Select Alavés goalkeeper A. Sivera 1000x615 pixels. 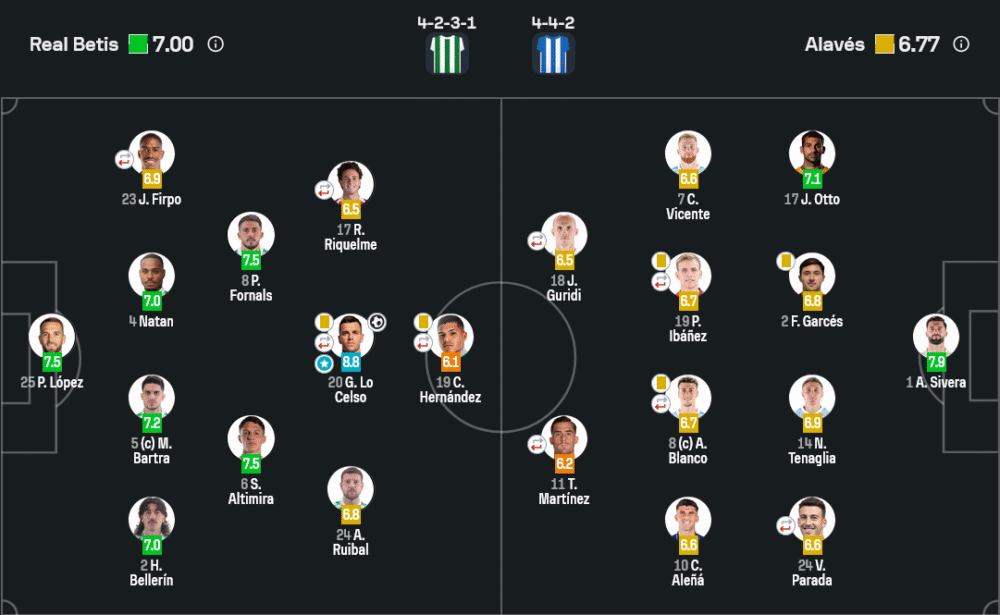point(936,337)
